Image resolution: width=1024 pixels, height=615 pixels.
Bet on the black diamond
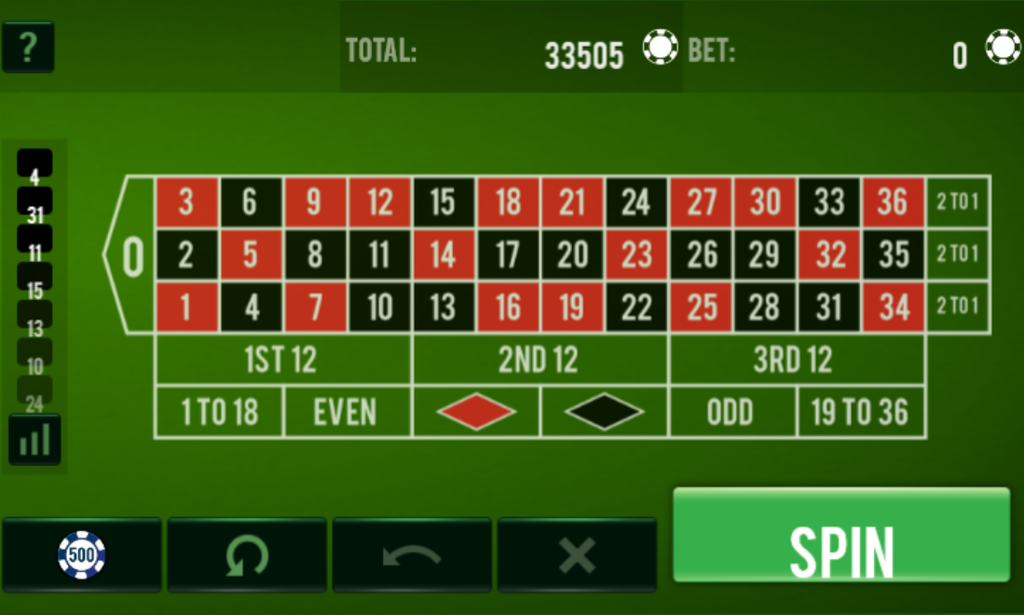[604, 412]
